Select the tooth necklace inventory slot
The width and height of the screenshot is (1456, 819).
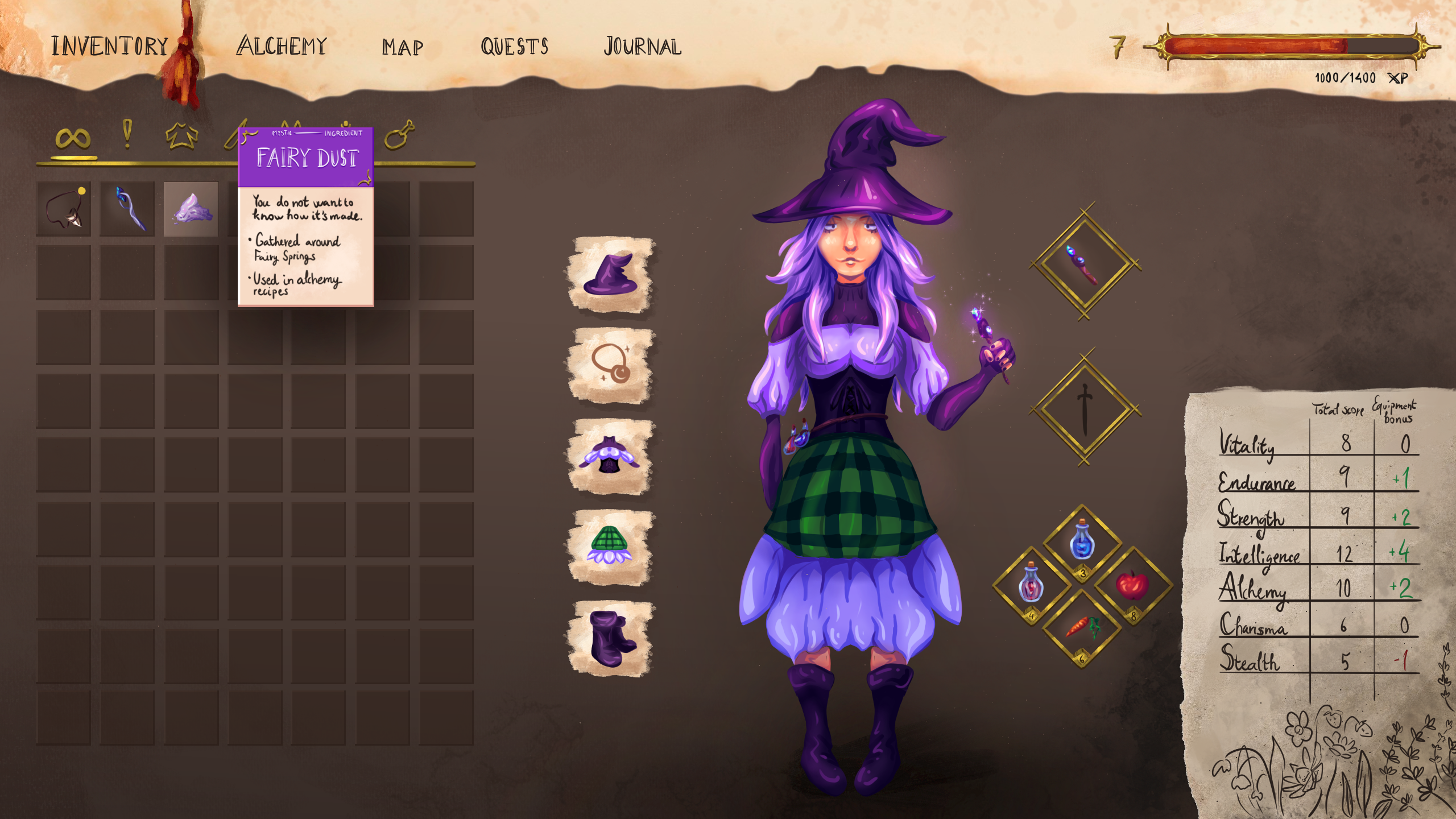(64, 209)
